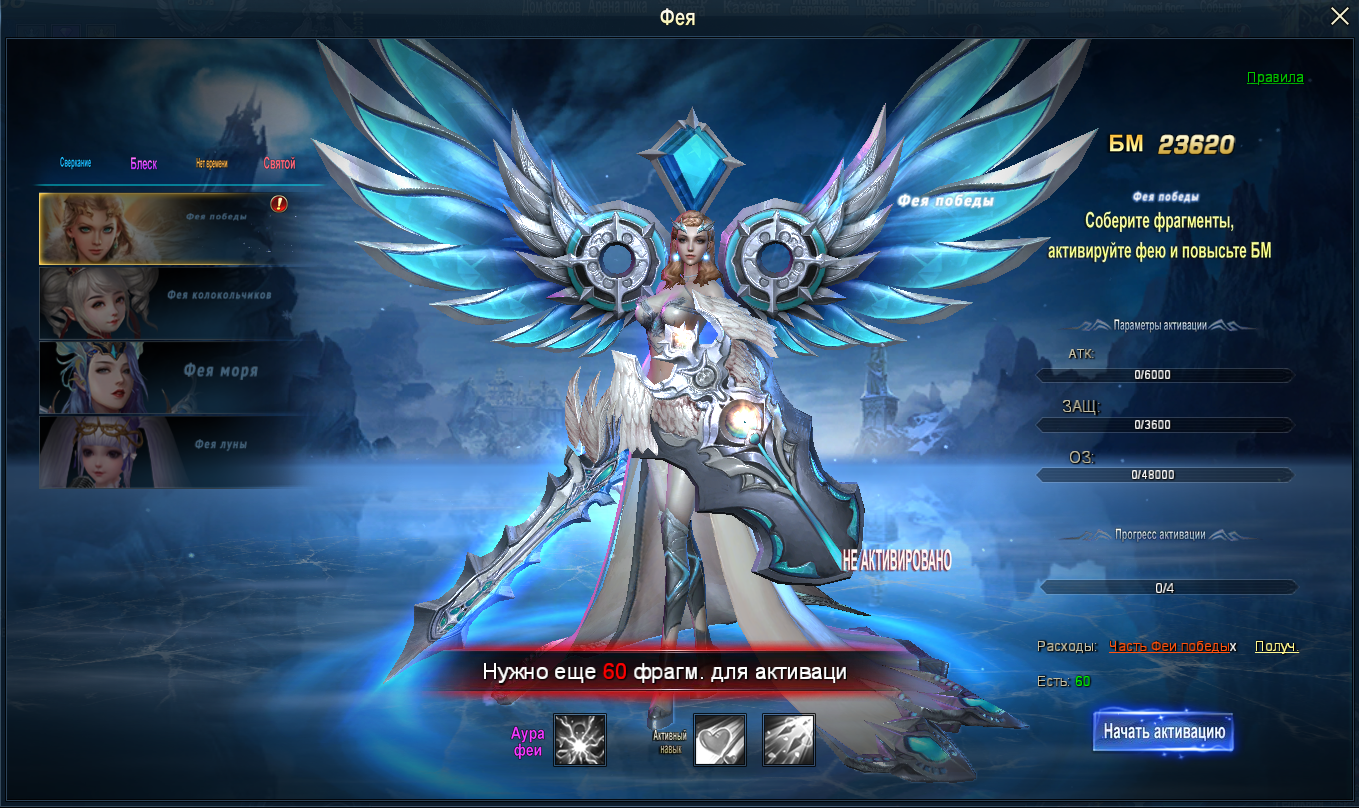This screenshot has width=1359, height=808.
Task: Open the Нет времени tab
Action: [x=211, y=164]
